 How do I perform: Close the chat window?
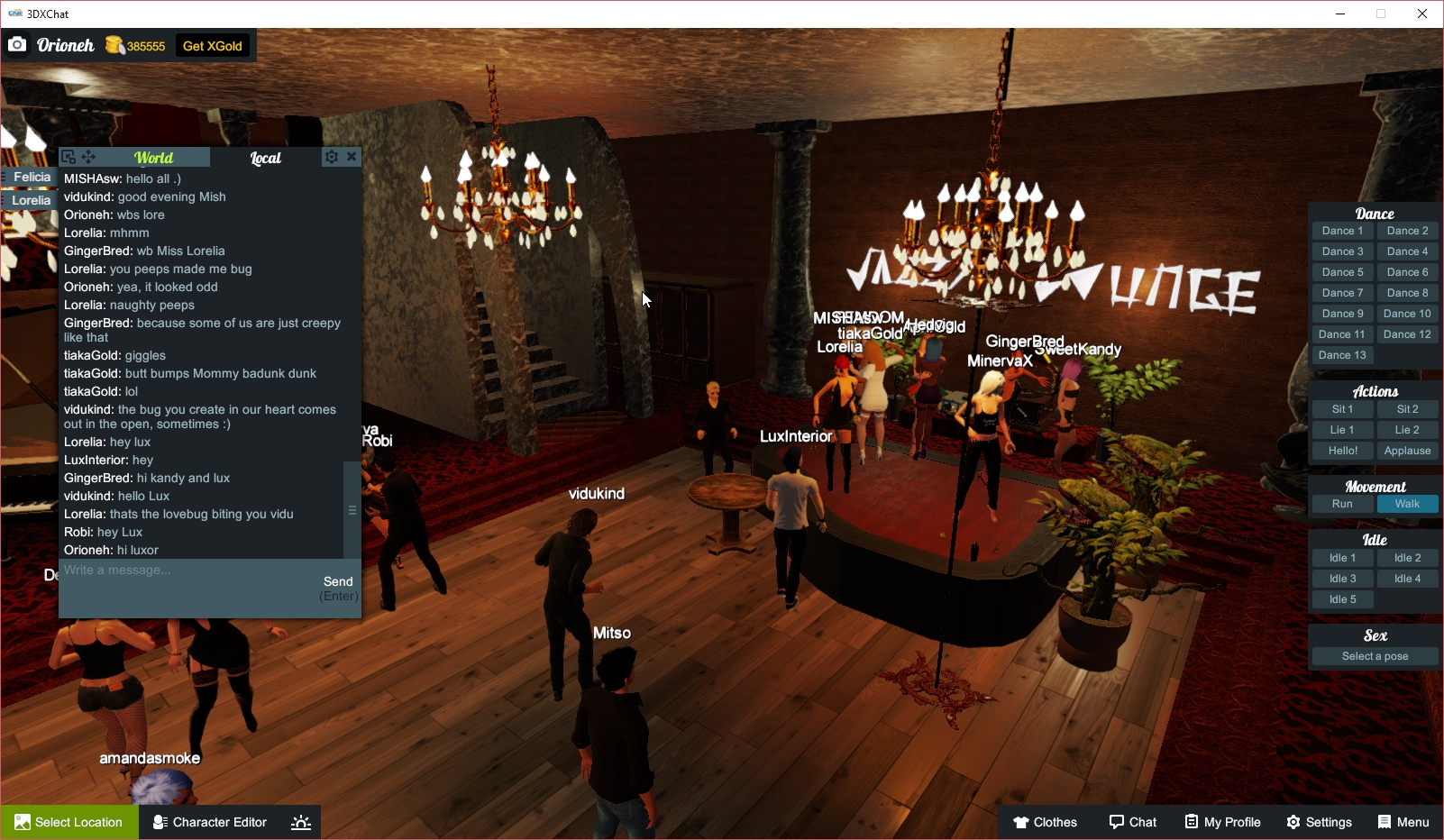(x=352, y=156)
